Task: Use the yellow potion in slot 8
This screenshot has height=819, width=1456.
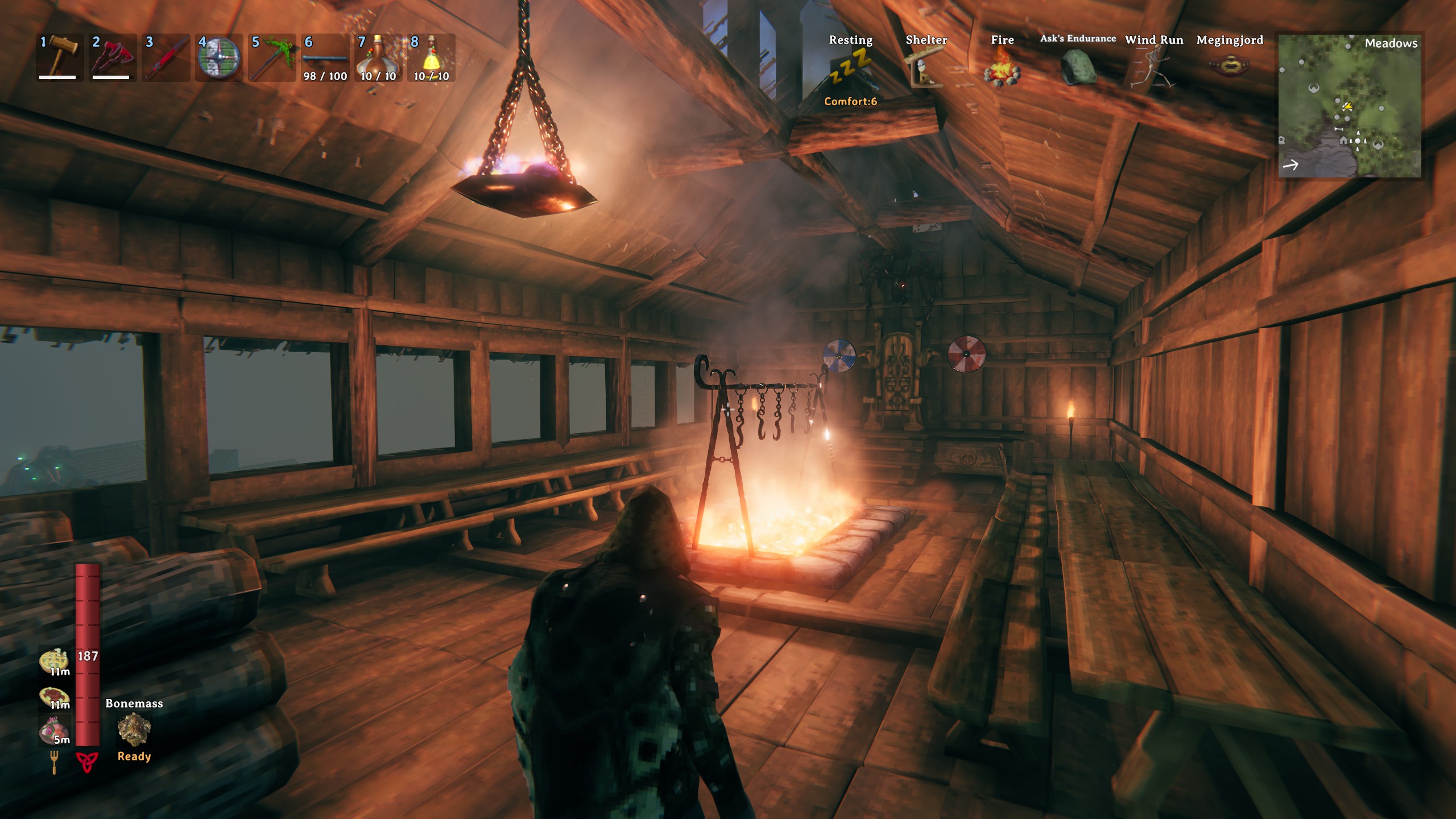Action: [432, 57]
